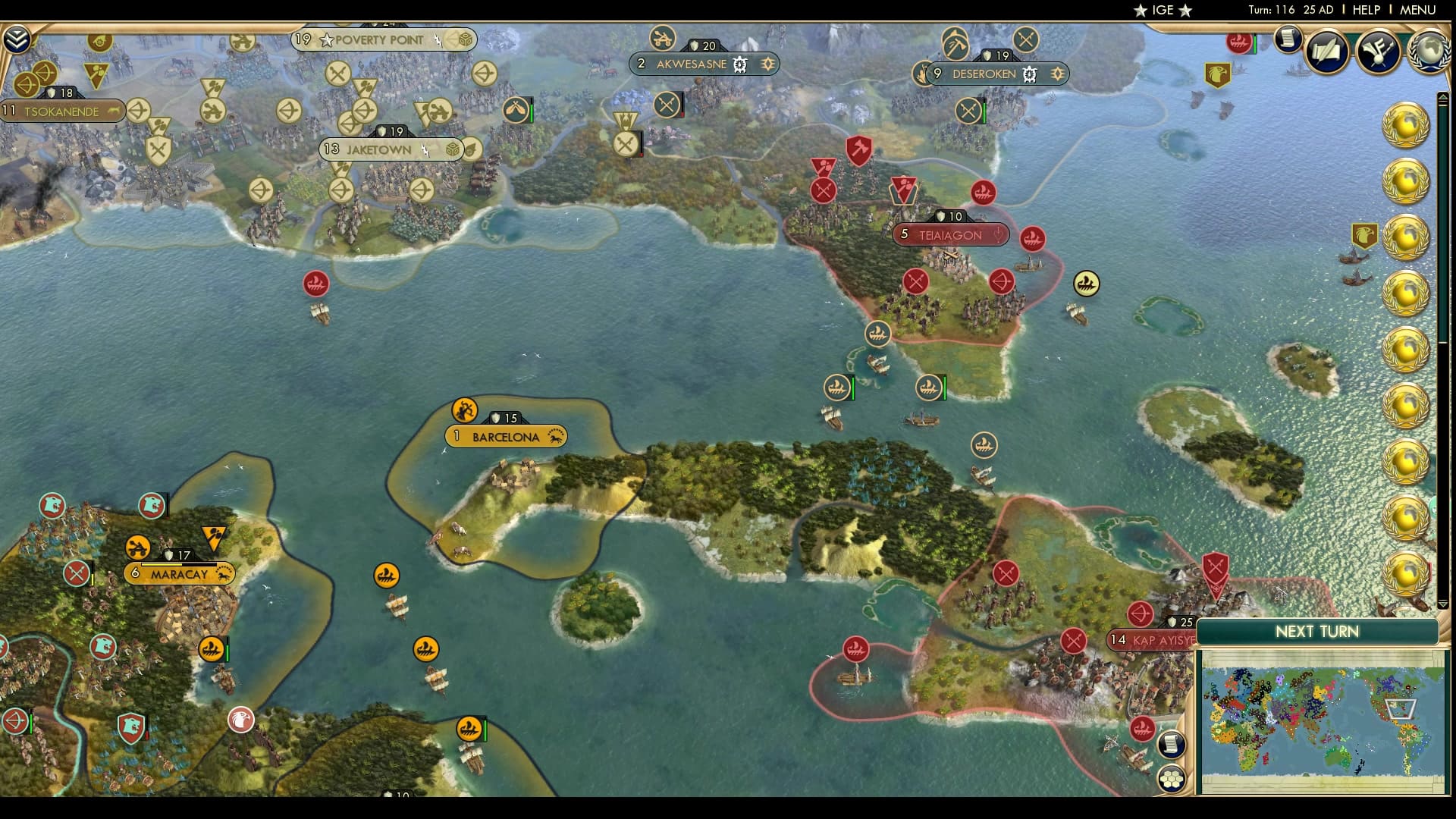Open Diplomacy via the globe emblem
This screenshot has height=819, width=1456.
tap(1430, 53)
